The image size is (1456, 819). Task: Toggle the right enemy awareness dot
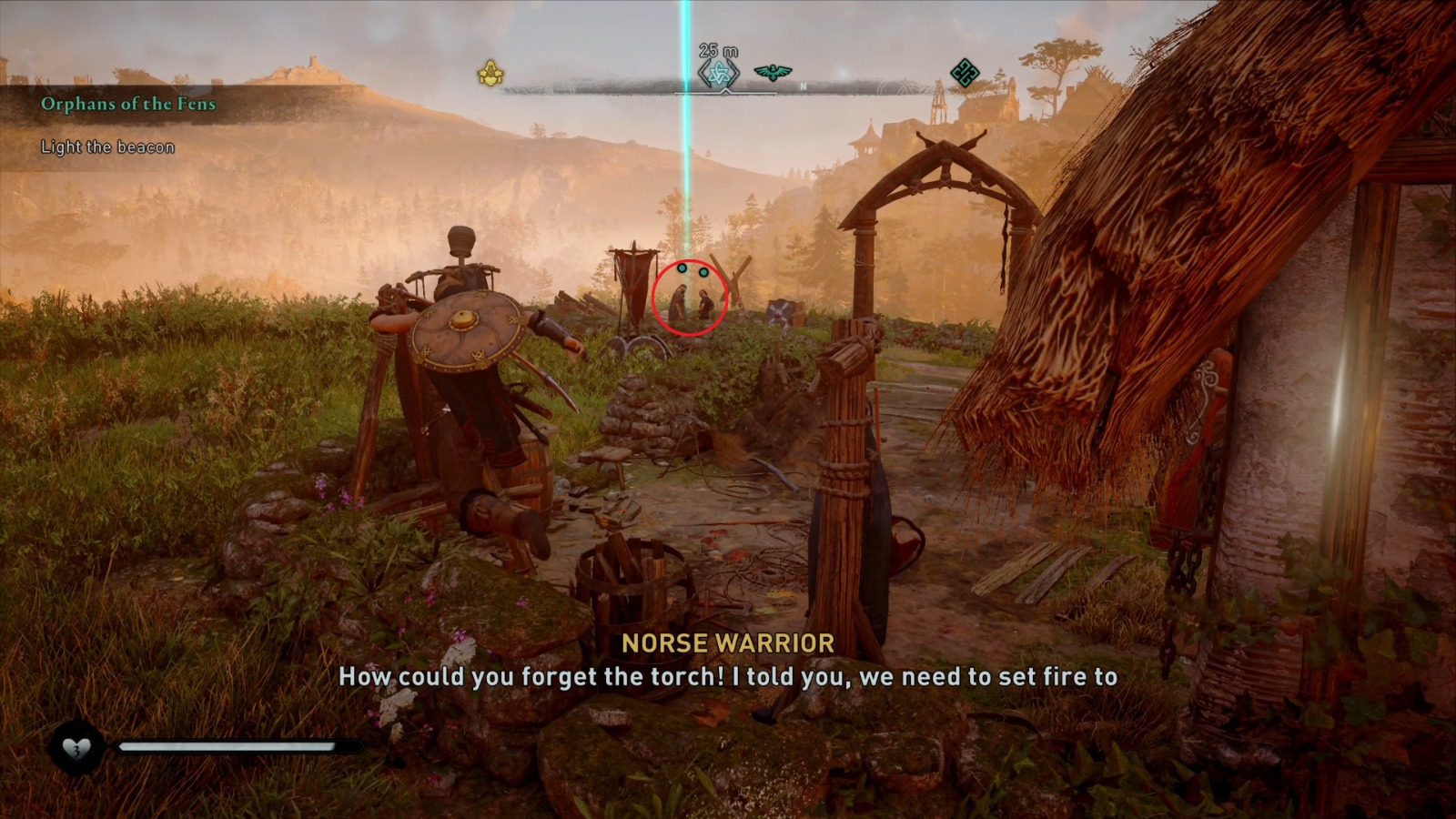[x=702, y=271]
